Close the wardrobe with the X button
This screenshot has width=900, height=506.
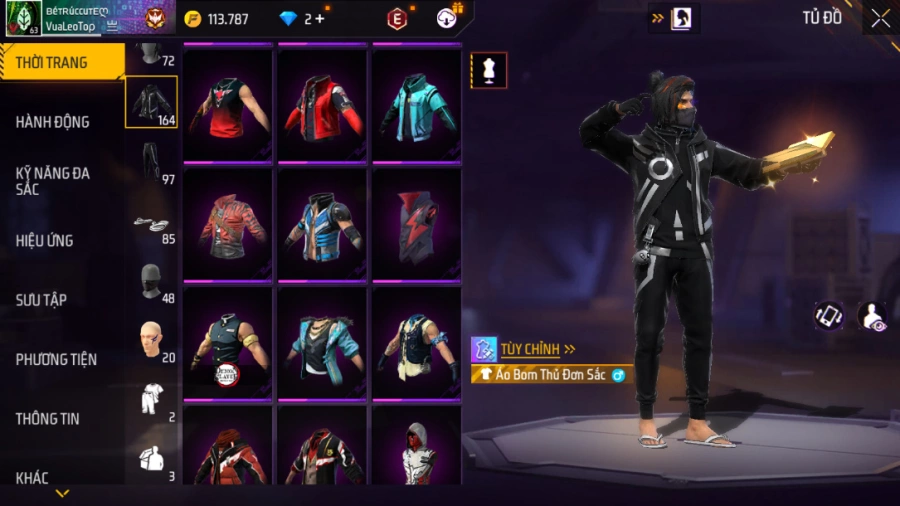(x=880, y=18)
